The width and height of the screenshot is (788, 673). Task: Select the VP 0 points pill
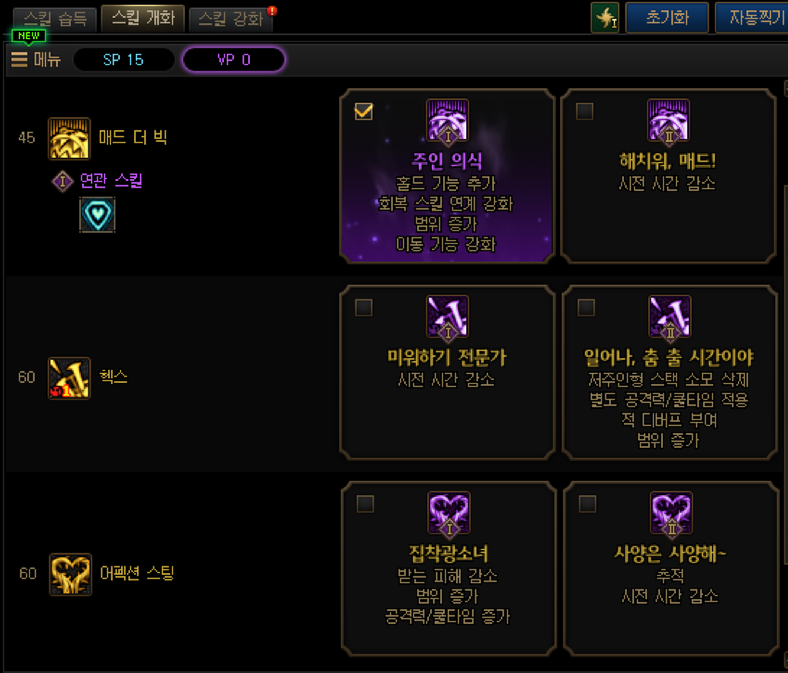234,60
